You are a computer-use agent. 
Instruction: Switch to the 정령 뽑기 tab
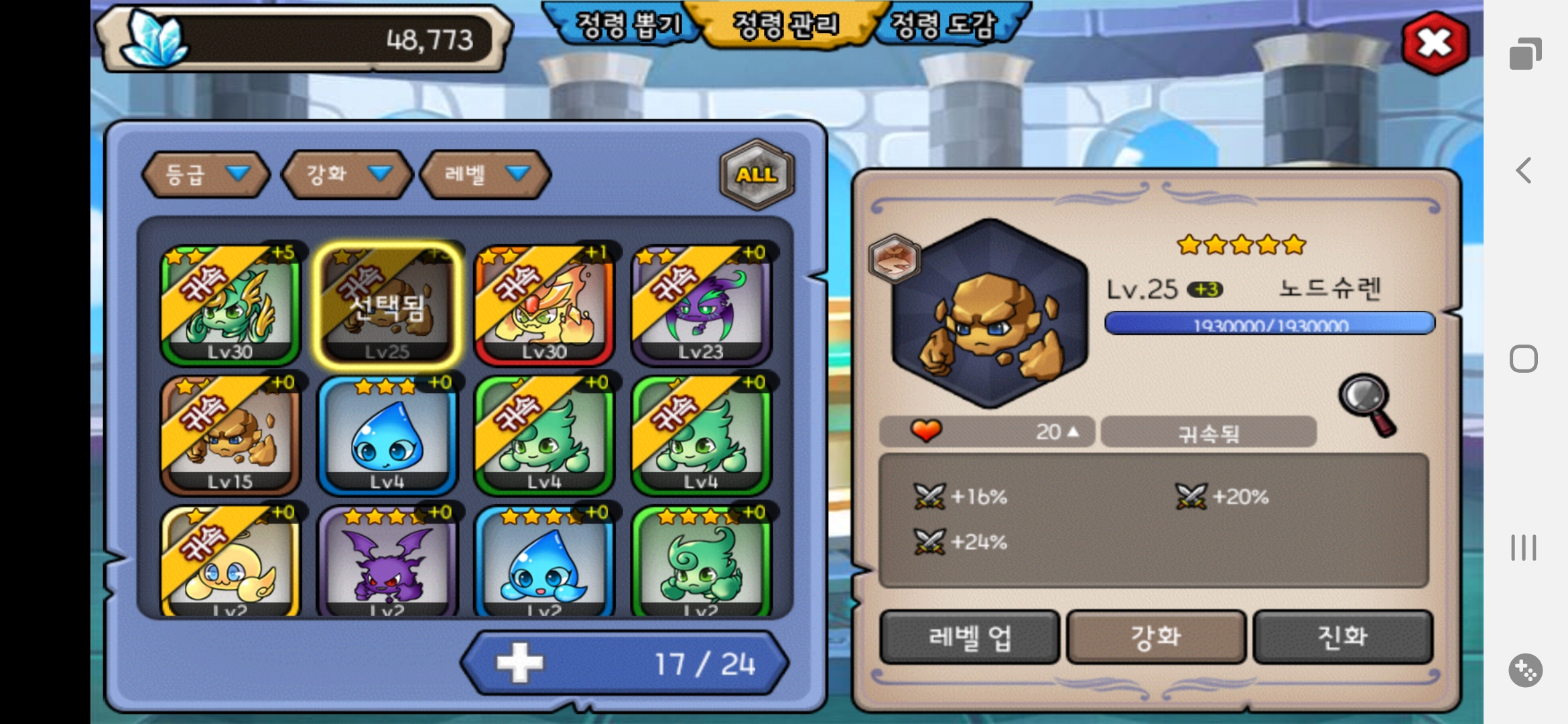click(627, 25)
